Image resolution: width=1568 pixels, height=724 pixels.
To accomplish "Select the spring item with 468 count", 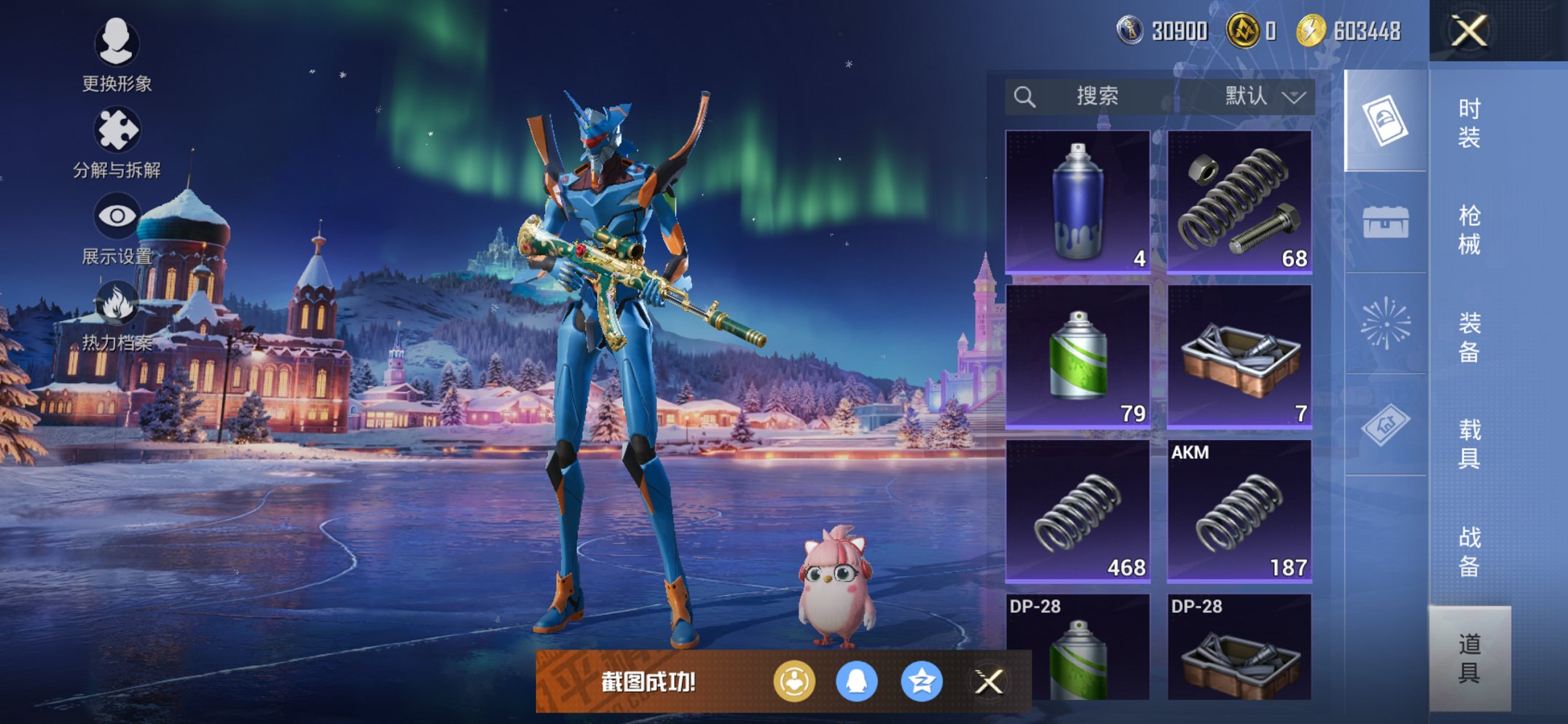I will click(x=1077, y=510).
